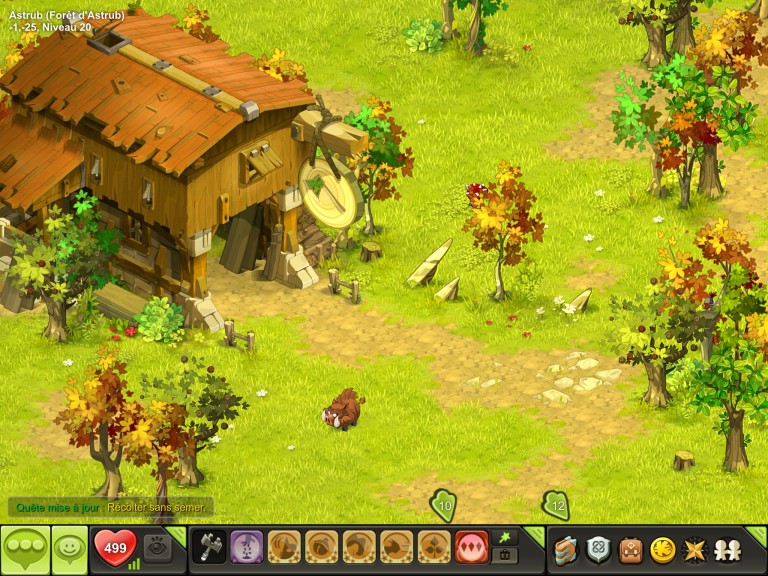Viewport: 768px width, 576px height.
Task: Open the backpack inventory
Action: [630, 549]
